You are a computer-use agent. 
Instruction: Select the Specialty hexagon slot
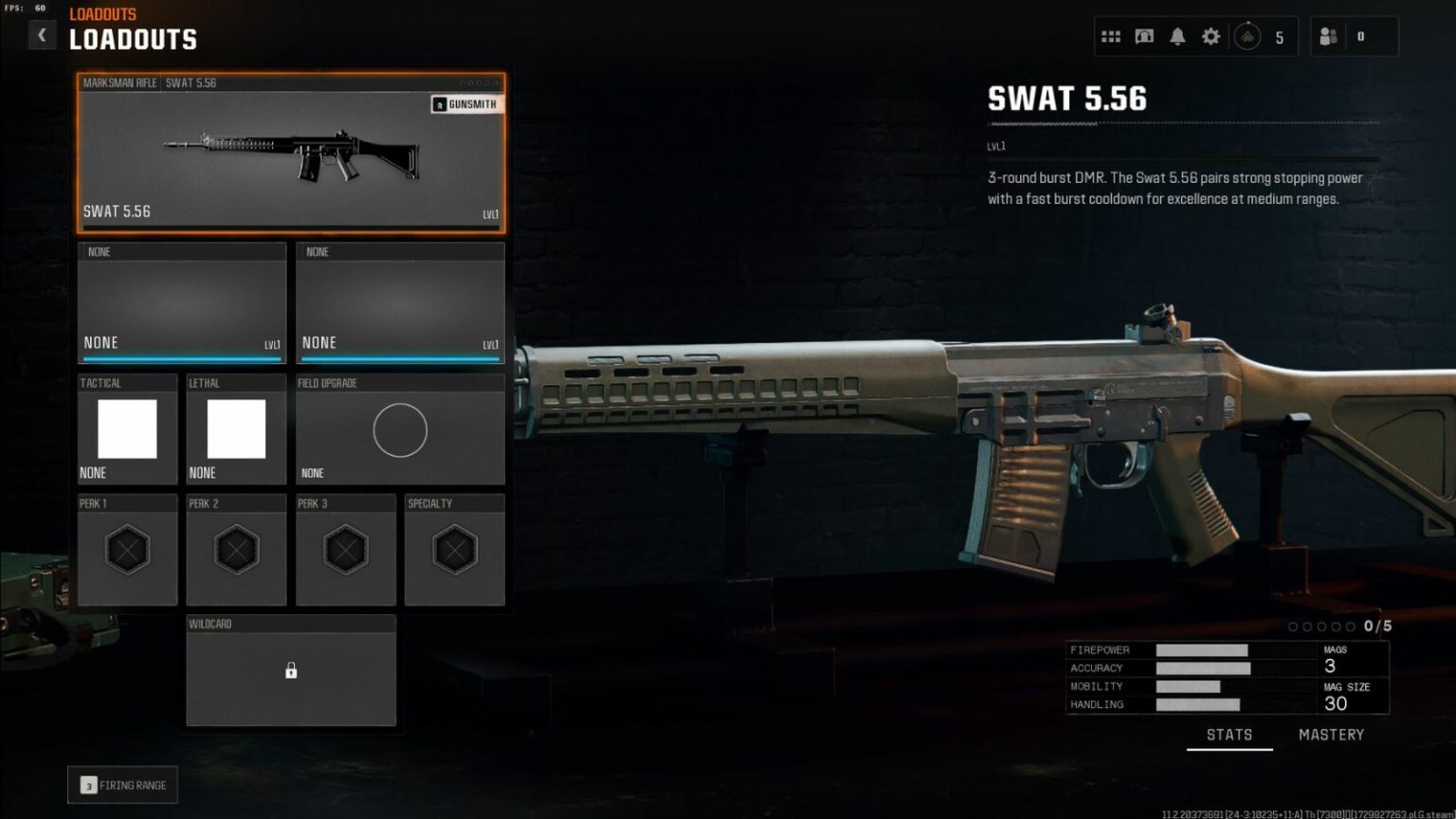pyautogui.click(x=454, y=550)
